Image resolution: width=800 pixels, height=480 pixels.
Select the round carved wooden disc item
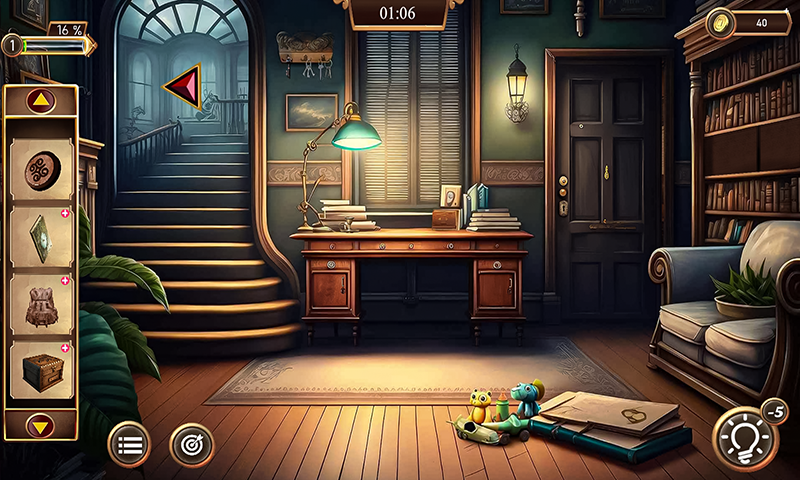(41, 168)
